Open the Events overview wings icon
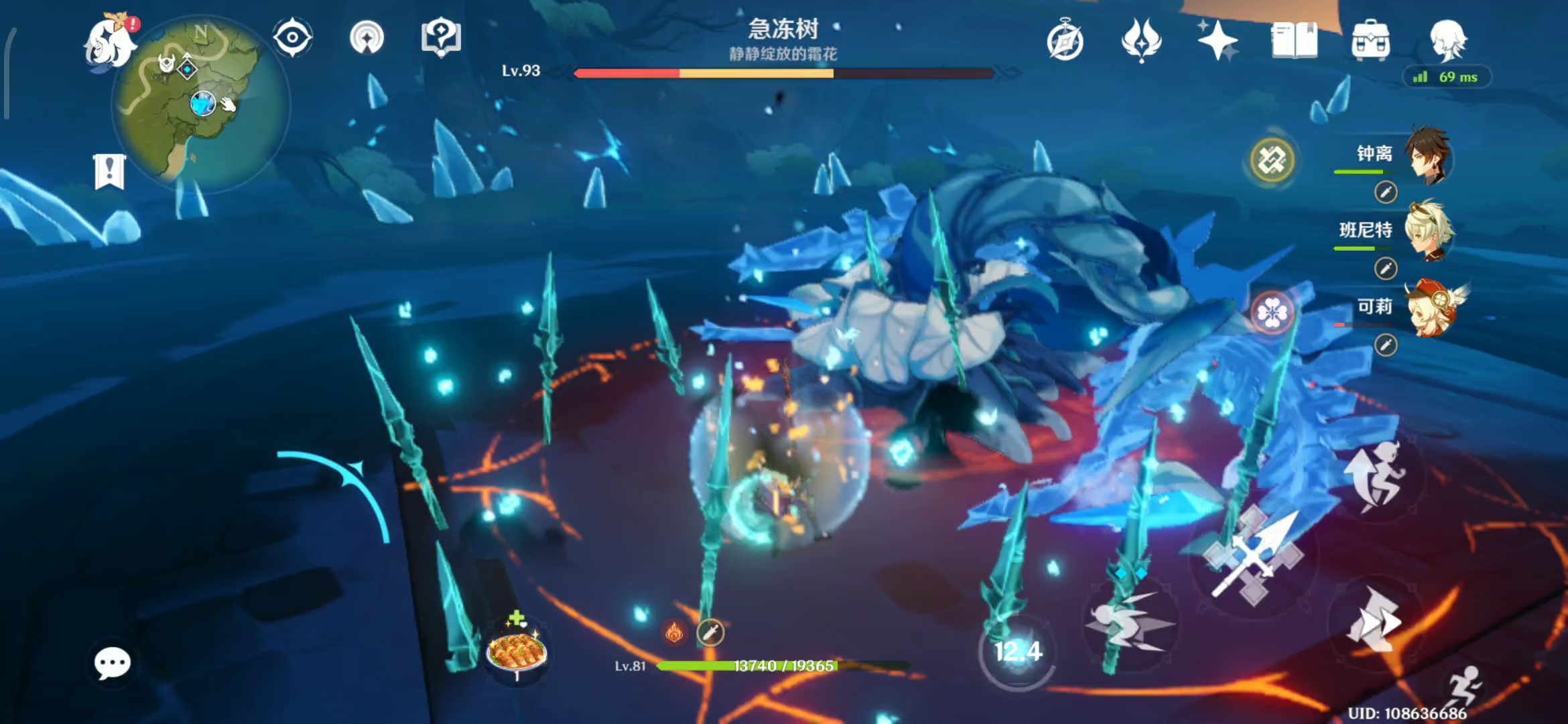Viewport: 1568px width, 724px height. point(1140,42)
